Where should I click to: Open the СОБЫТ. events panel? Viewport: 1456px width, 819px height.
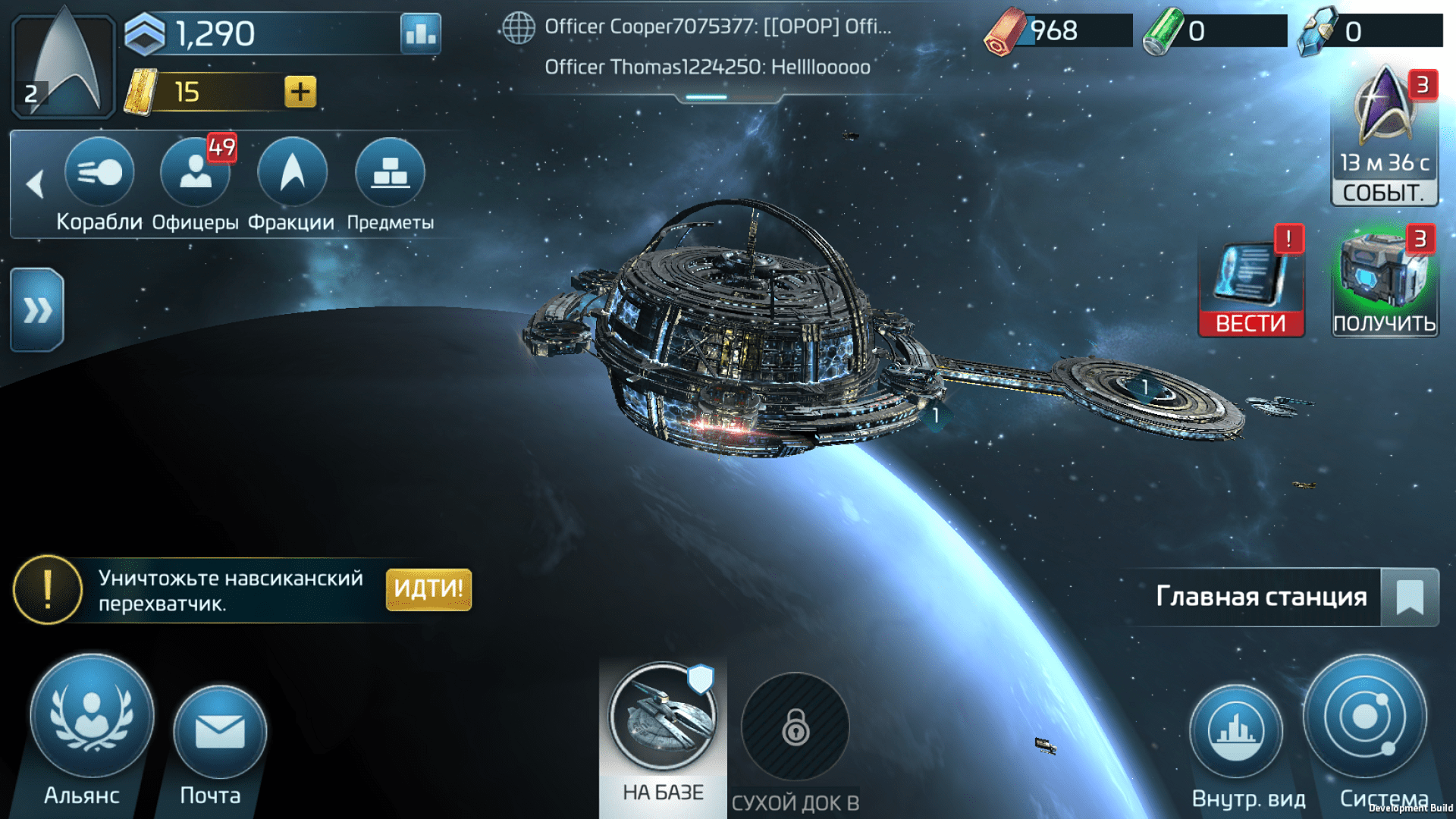point(1385,136)
